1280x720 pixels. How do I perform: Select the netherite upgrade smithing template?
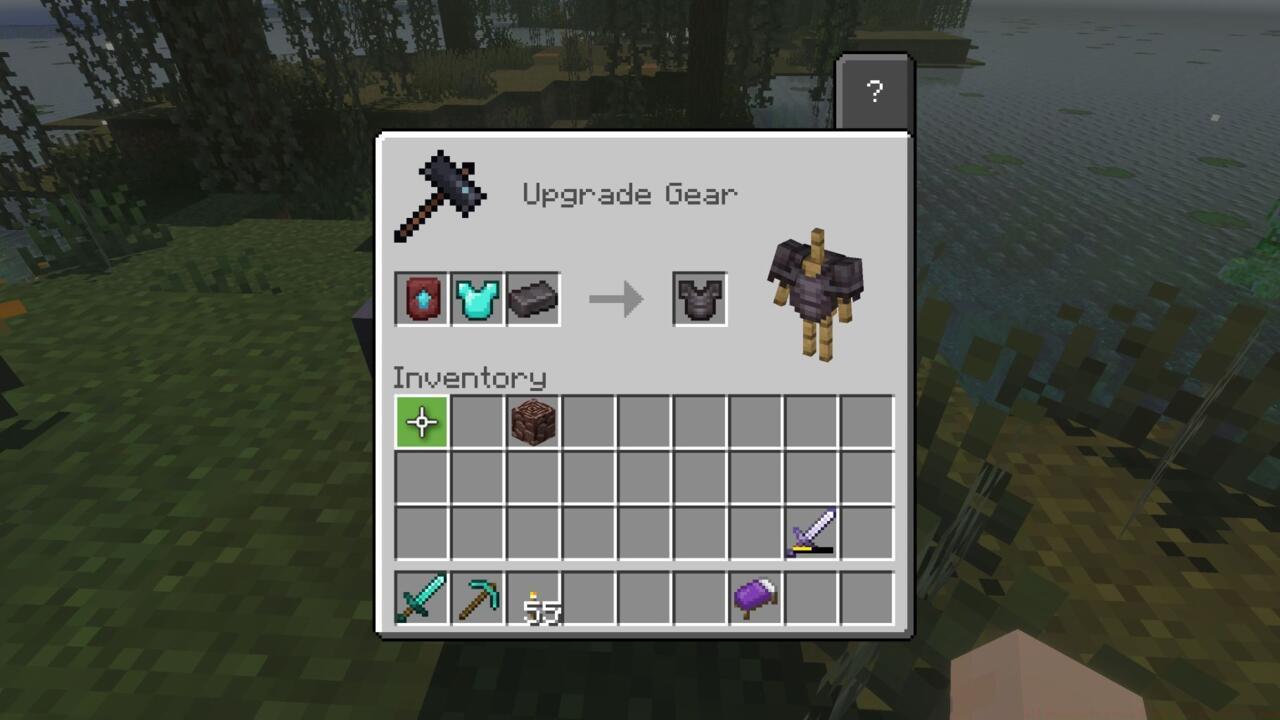pyautogui.click(x=420, y=298)
